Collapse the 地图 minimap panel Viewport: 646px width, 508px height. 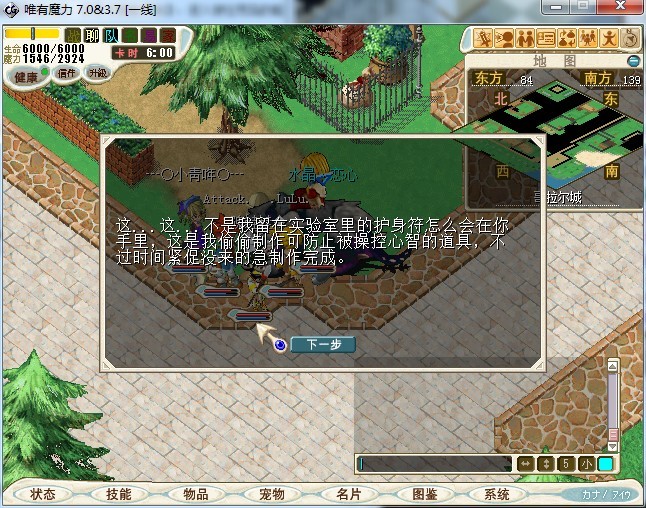633,61
